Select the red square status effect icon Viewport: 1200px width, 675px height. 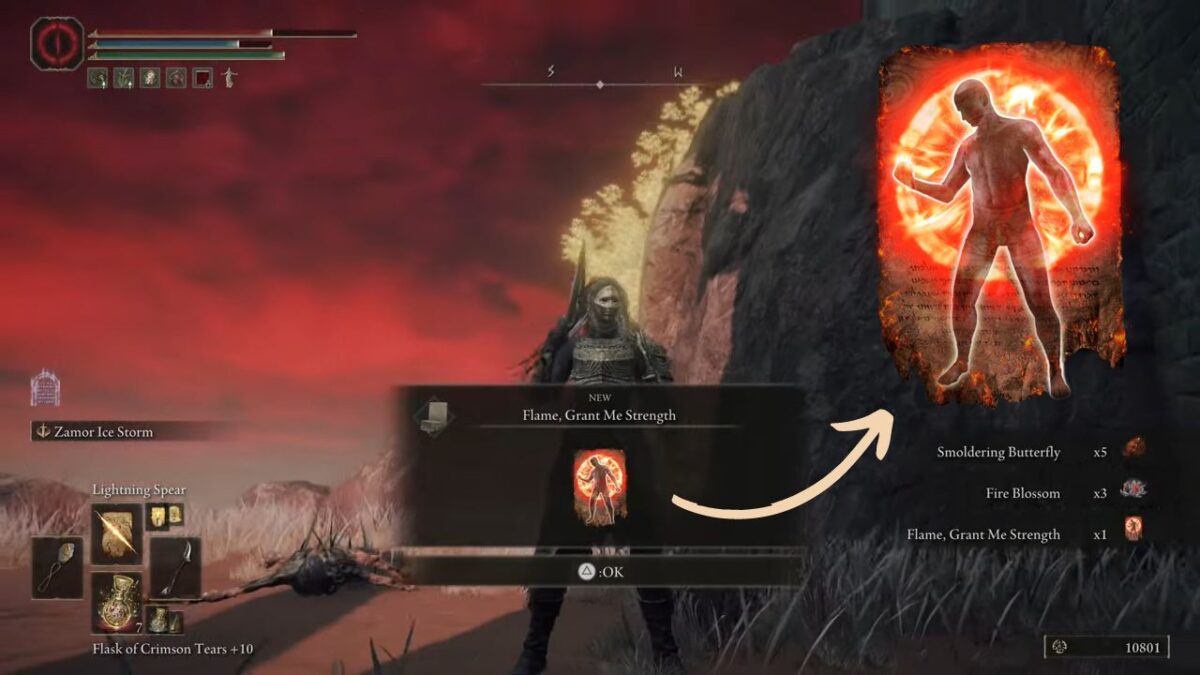(x=203, y=77)
